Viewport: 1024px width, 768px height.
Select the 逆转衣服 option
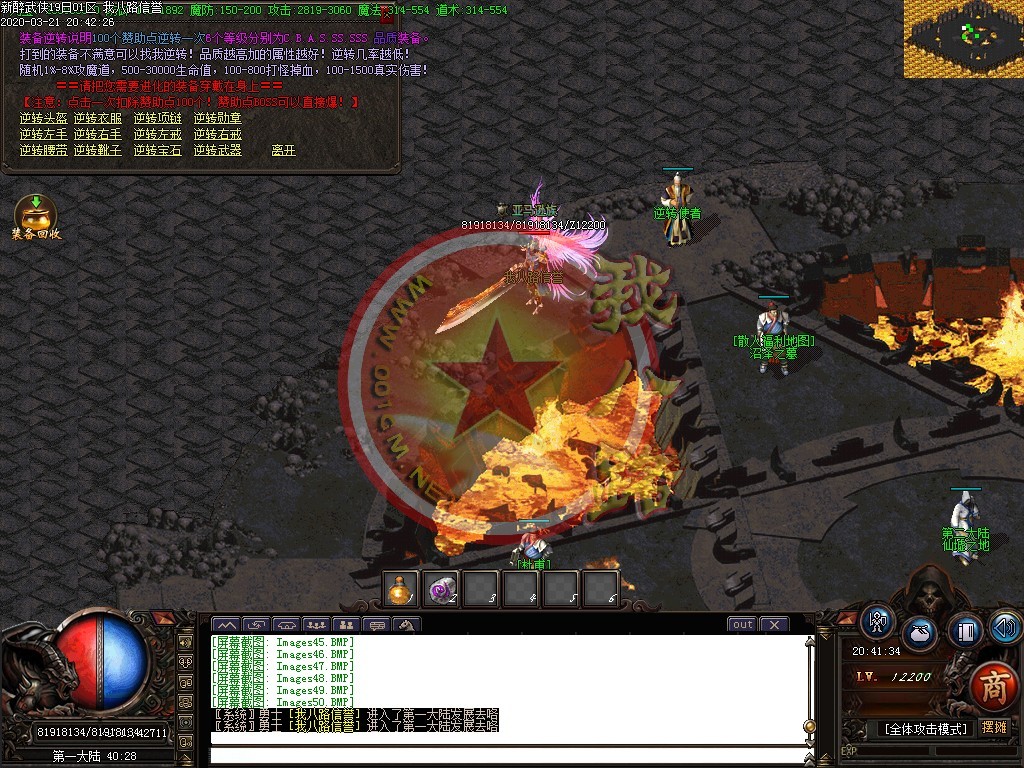point(98,118)
